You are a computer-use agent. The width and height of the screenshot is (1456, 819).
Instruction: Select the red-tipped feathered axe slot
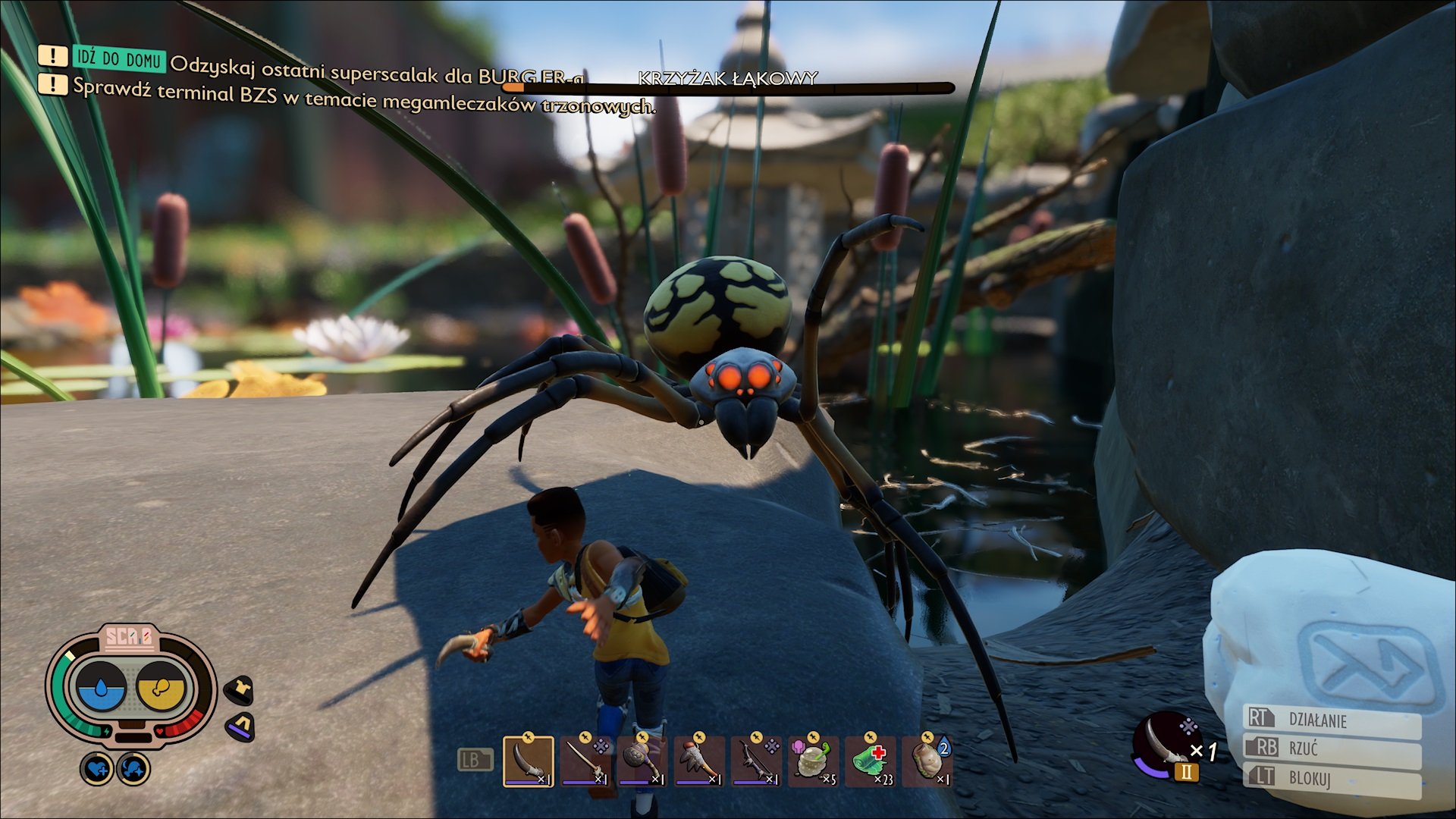pos(698,761)
